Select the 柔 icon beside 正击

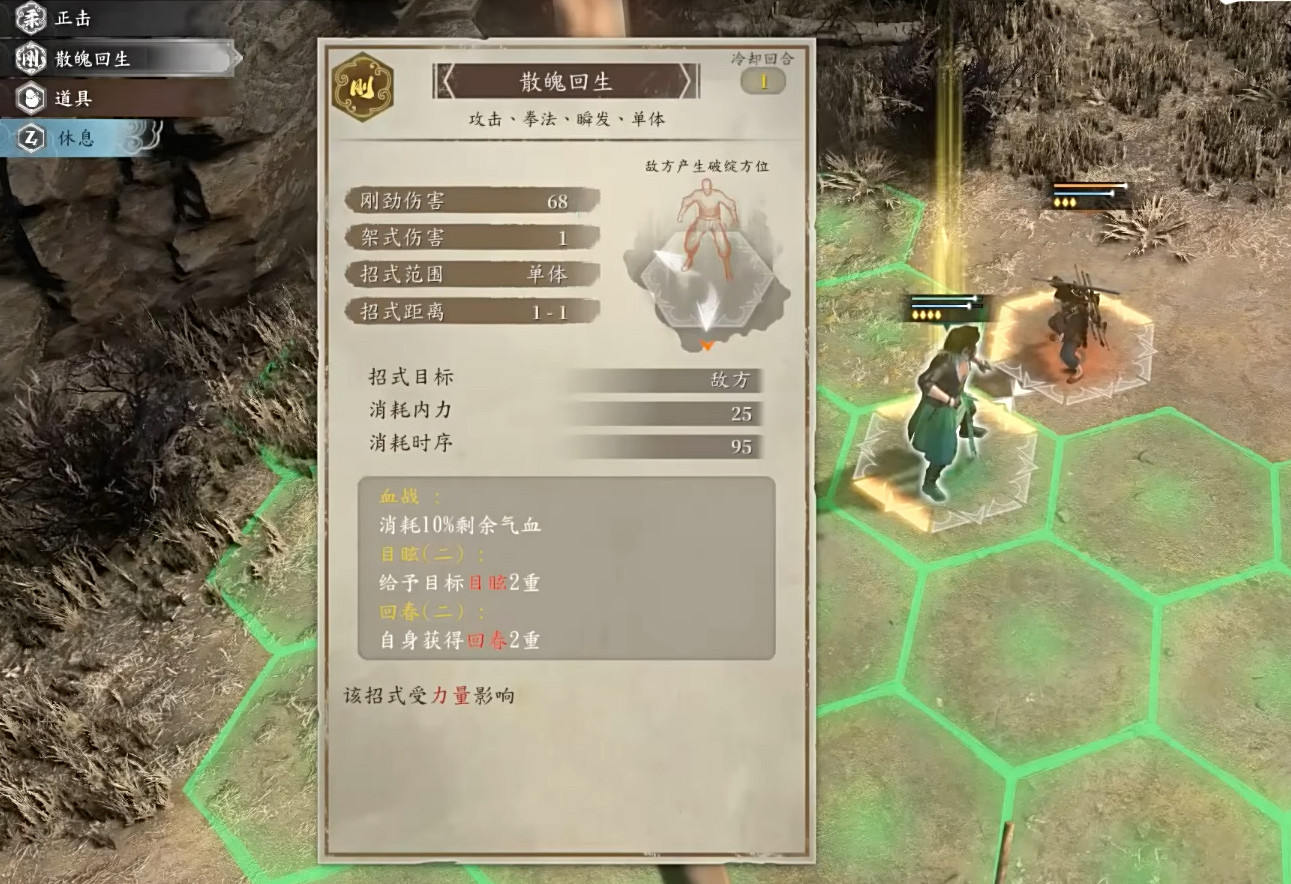pos(31,18)
